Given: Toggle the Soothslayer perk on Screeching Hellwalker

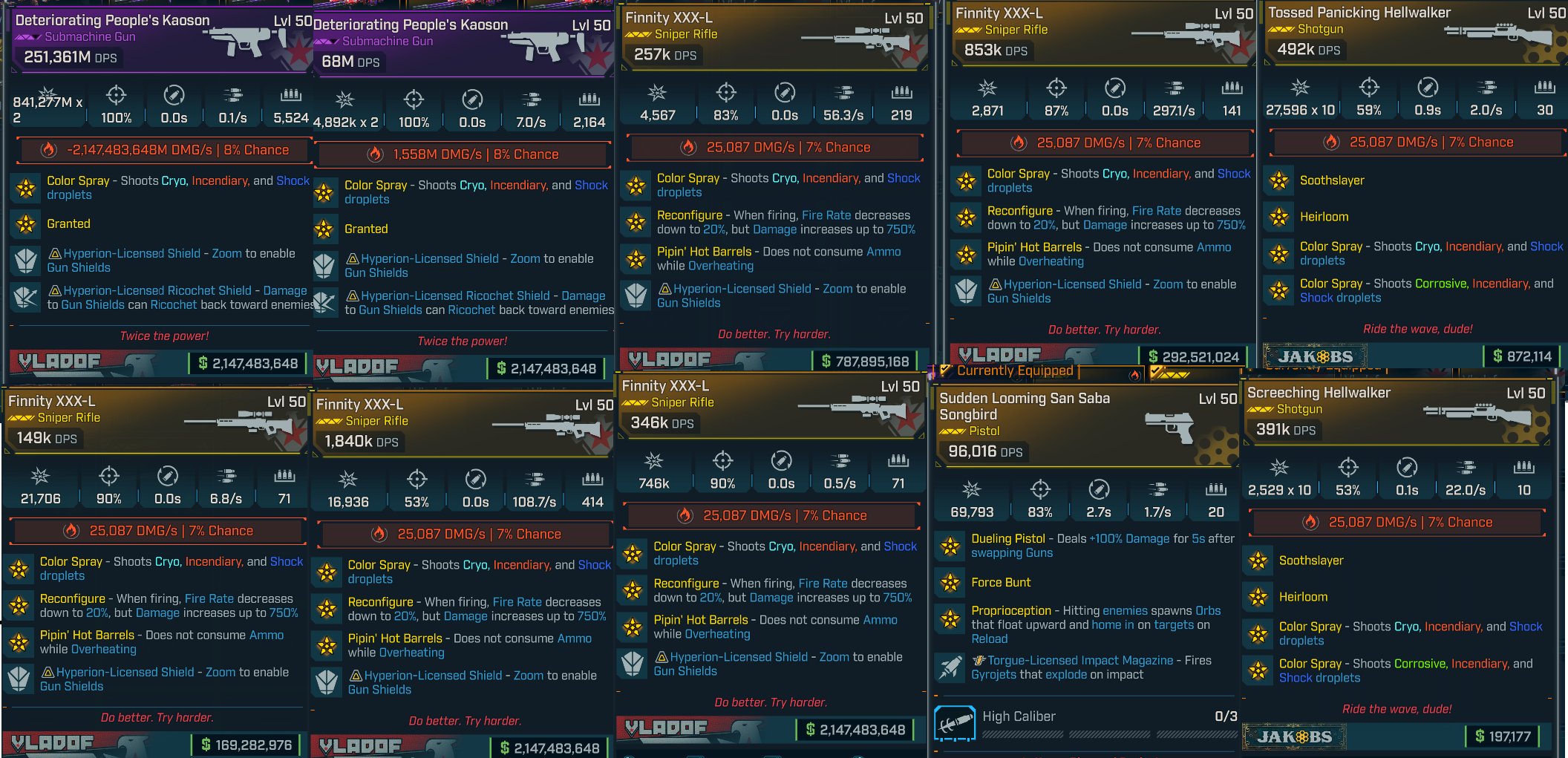Looking at the screenshot, I should (x=1257, y=561).
